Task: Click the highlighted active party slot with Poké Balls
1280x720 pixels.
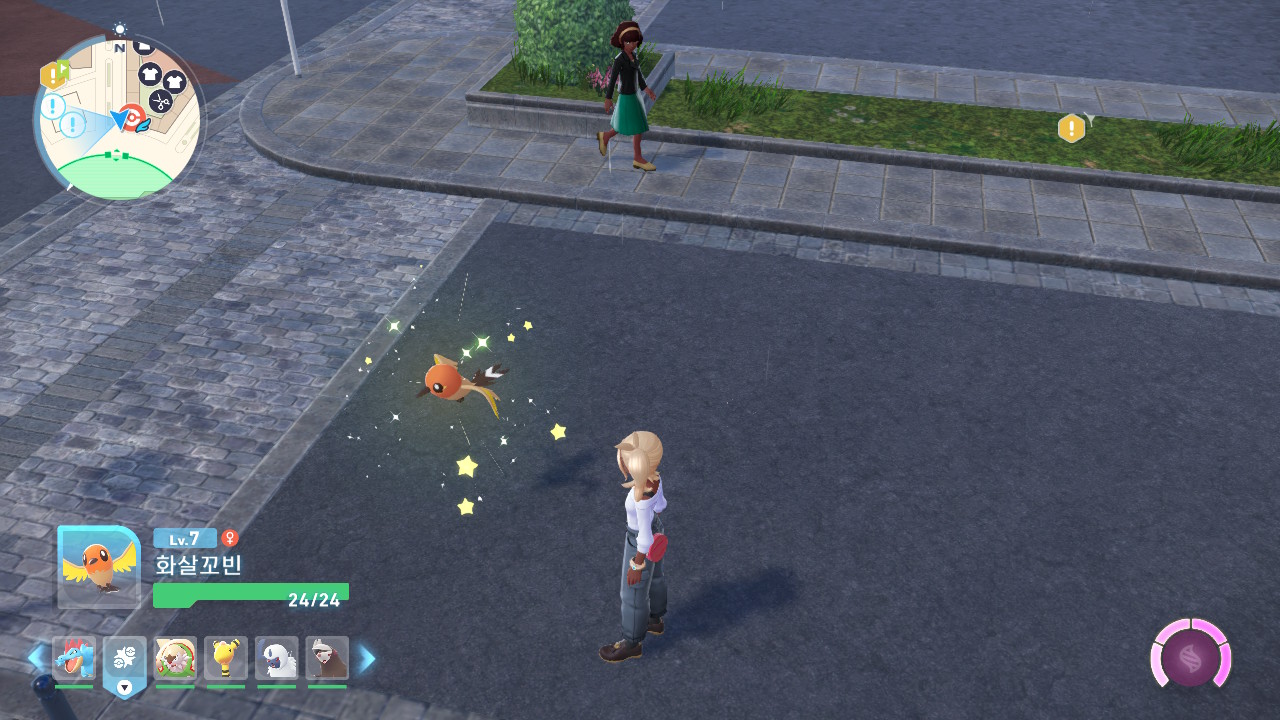Action: pyautogui.click(x=125, y=662)
